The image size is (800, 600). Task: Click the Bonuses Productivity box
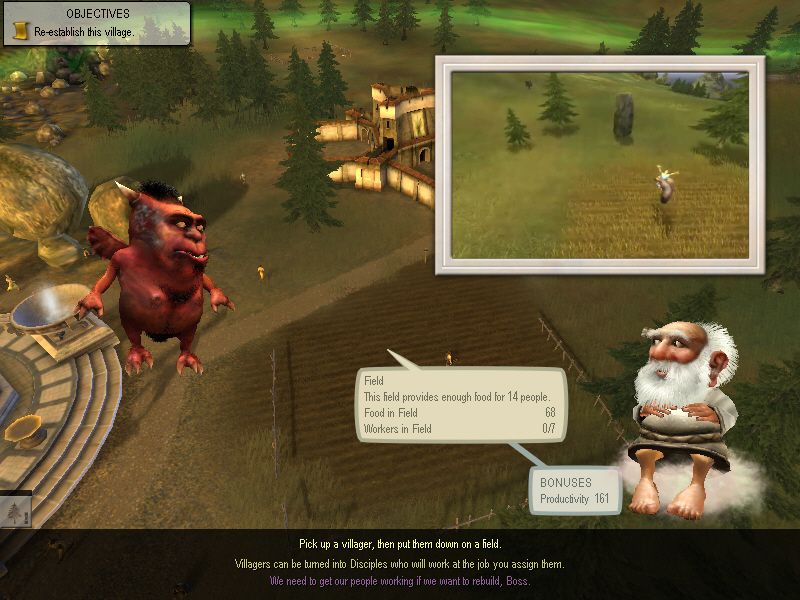(574, 491)
